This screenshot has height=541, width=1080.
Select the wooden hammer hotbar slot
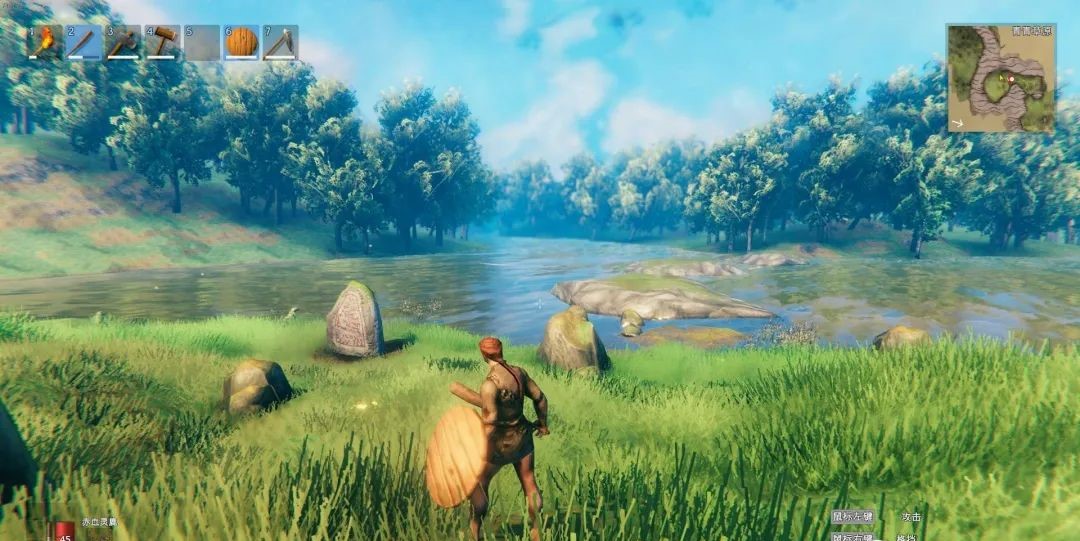click(163, 43)
